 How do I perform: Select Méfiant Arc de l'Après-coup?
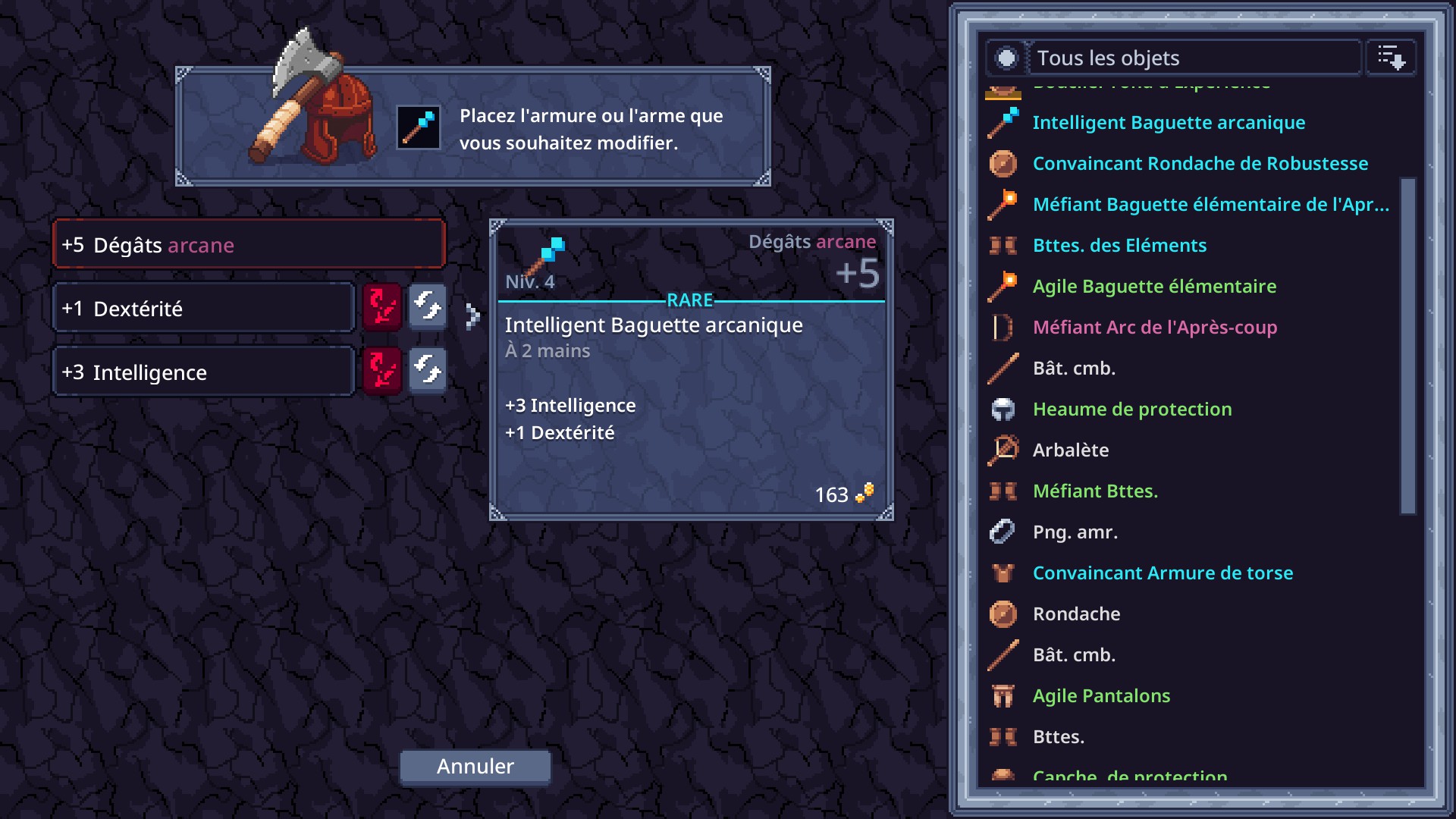coord(1154,328)
